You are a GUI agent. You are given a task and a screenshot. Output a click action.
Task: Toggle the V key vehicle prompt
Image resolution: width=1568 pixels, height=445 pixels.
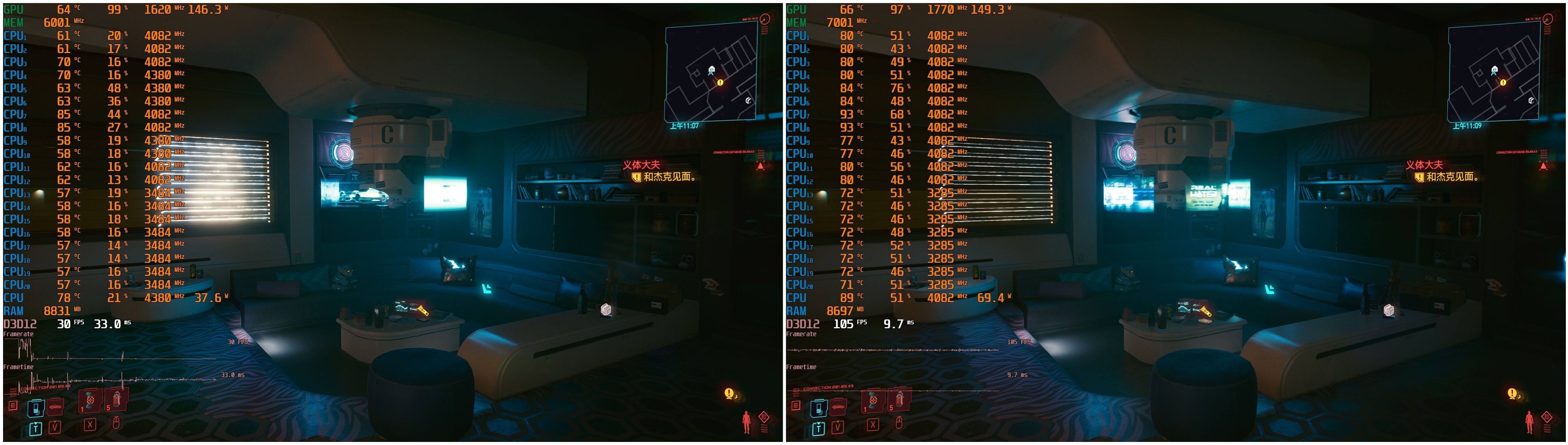pos(55,428)
